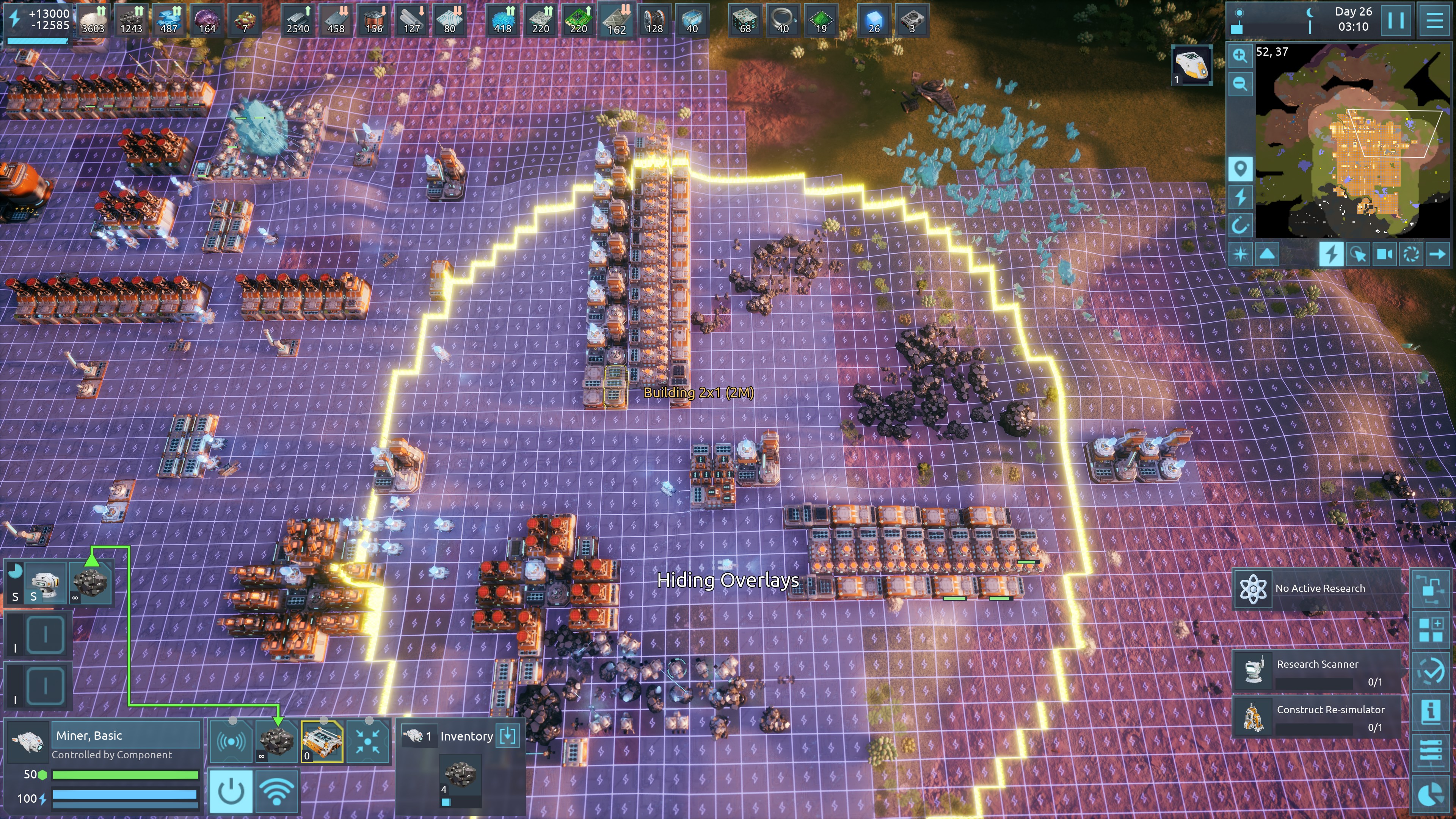Click the Inventory download arrow button
The image size is (1456, 819).
coord(508,735)
